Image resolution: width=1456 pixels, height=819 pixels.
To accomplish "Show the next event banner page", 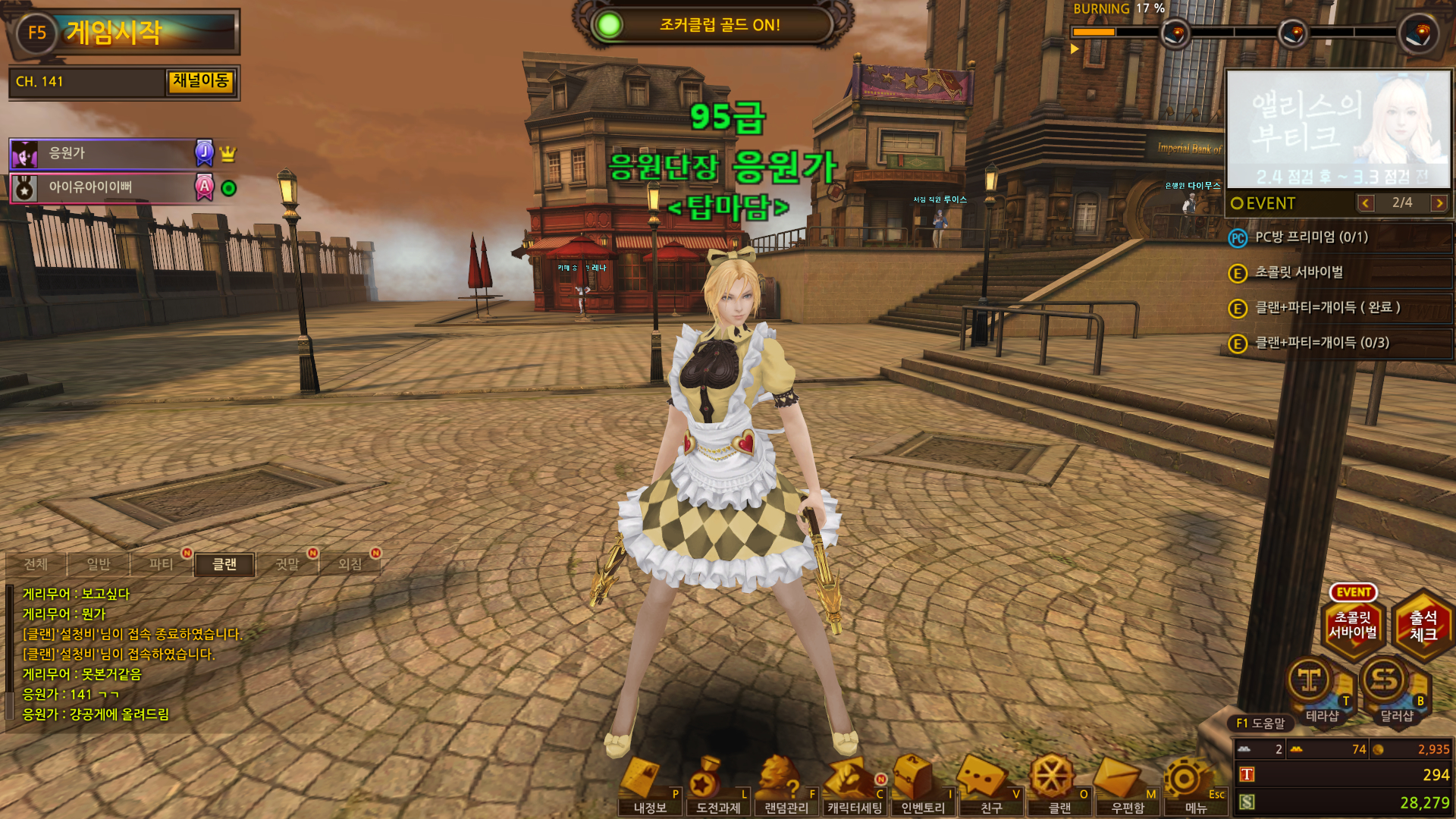I will tap(1439, 203).
